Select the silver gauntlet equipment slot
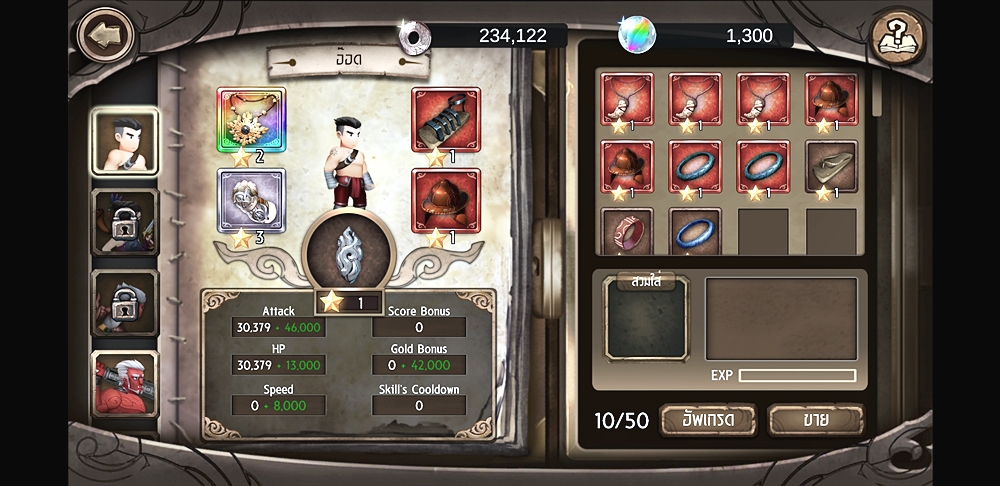Screen dimensions: 1000x486 pos(251,200)
